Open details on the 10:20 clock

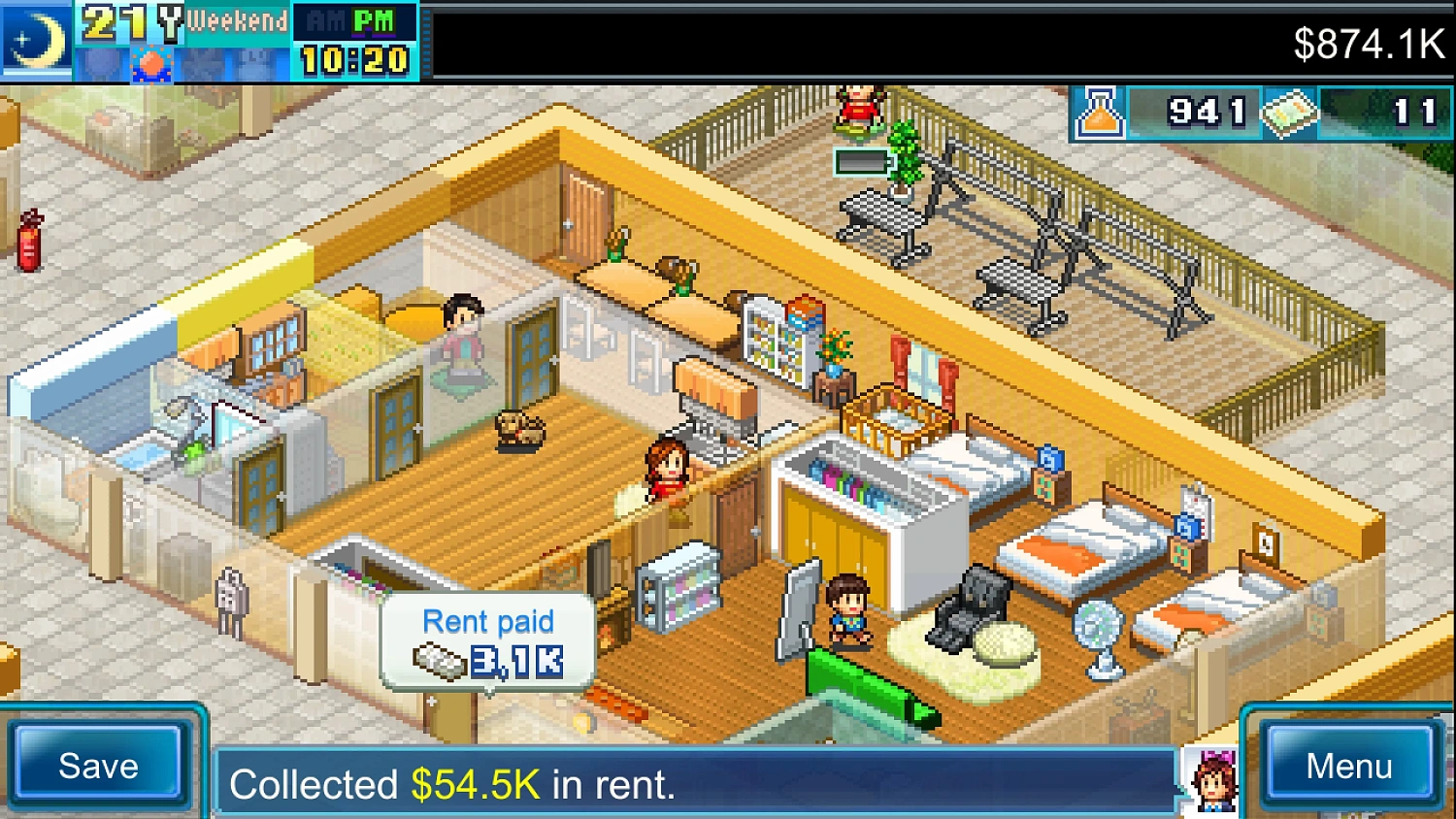tap(352, 56)
